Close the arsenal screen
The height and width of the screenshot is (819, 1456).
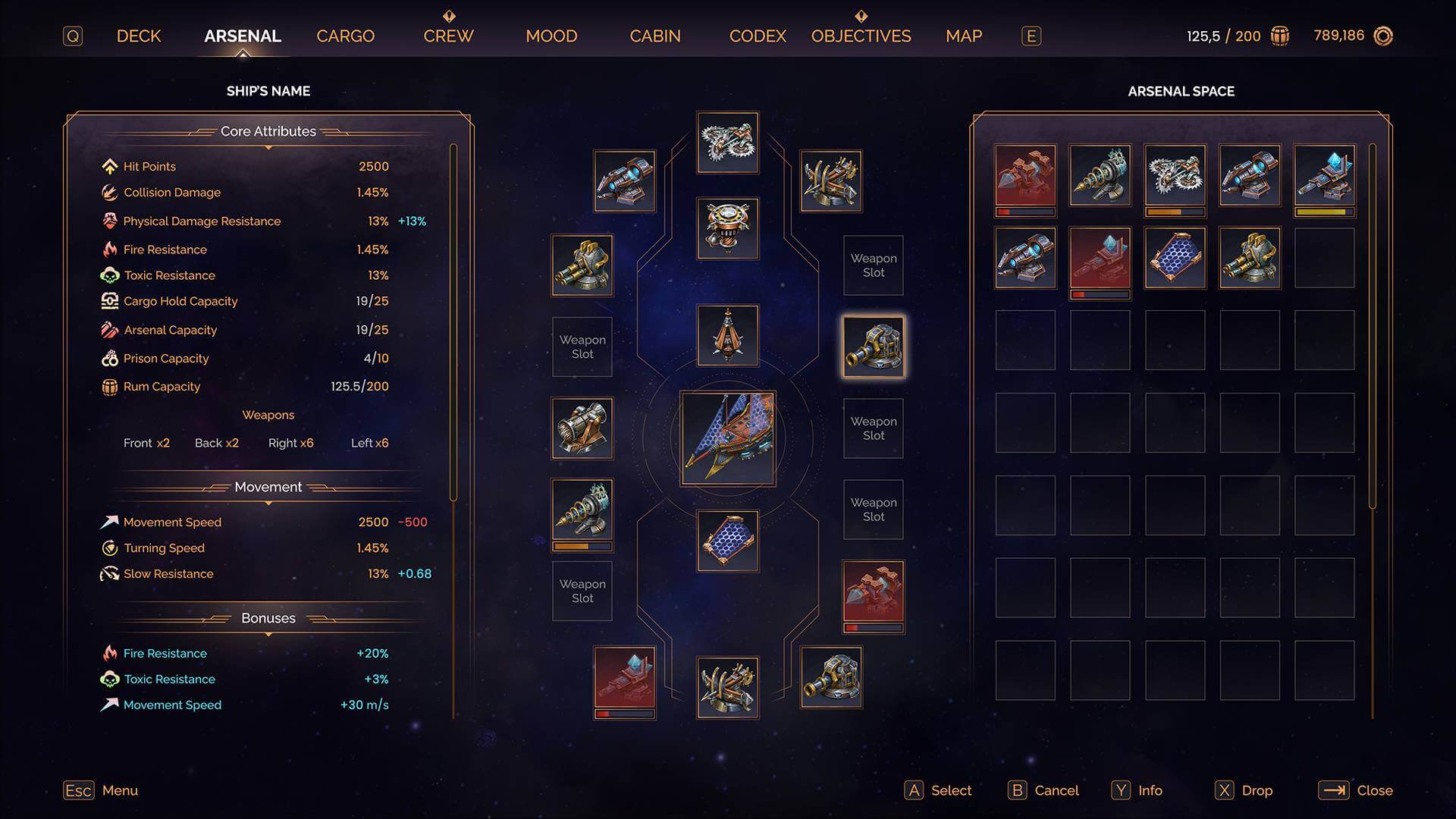tap(1355, 790)
